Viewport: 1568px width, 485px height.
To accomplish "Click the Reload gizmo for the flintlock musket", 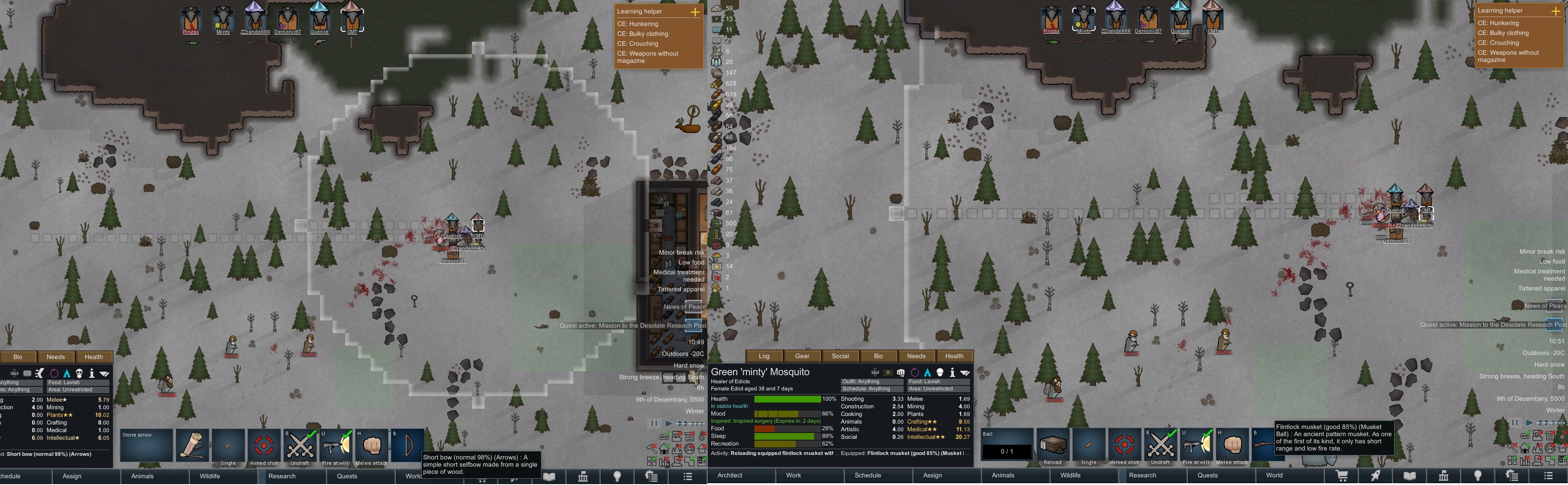I will coord(1054,446).
